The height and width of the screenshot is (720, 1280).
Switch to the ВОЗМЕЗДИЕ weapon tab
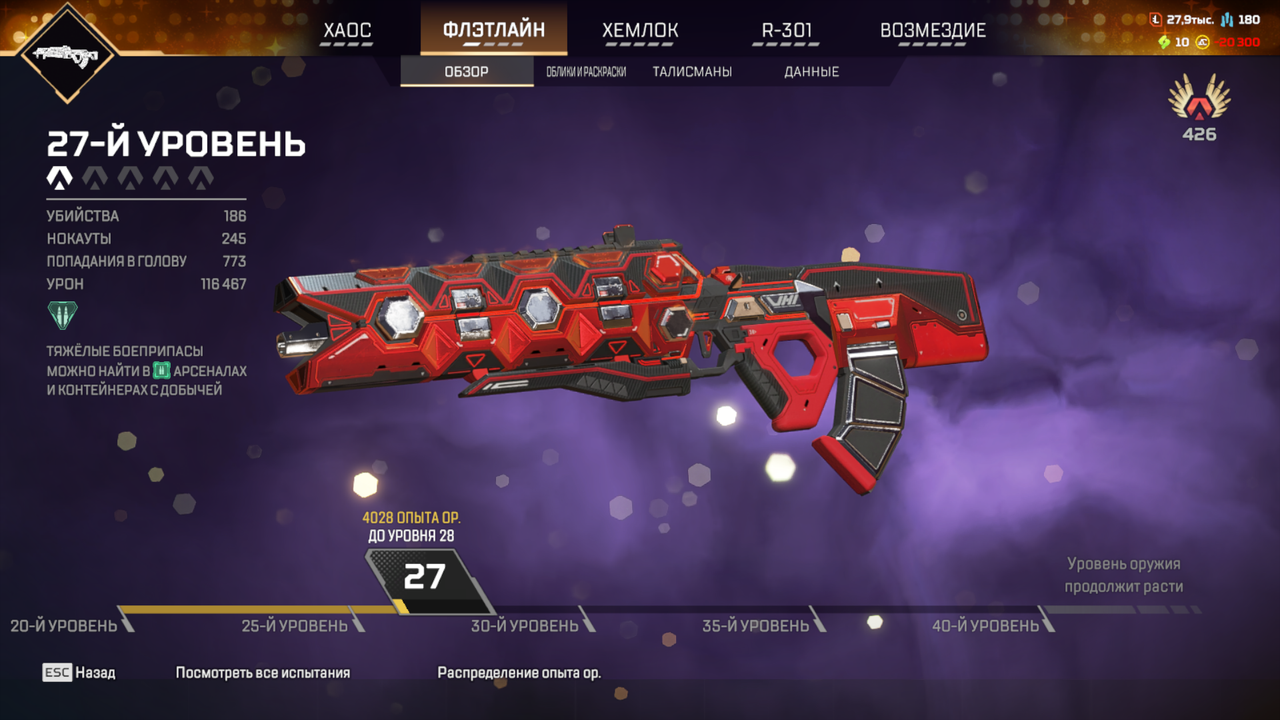[x=933, y=30]
